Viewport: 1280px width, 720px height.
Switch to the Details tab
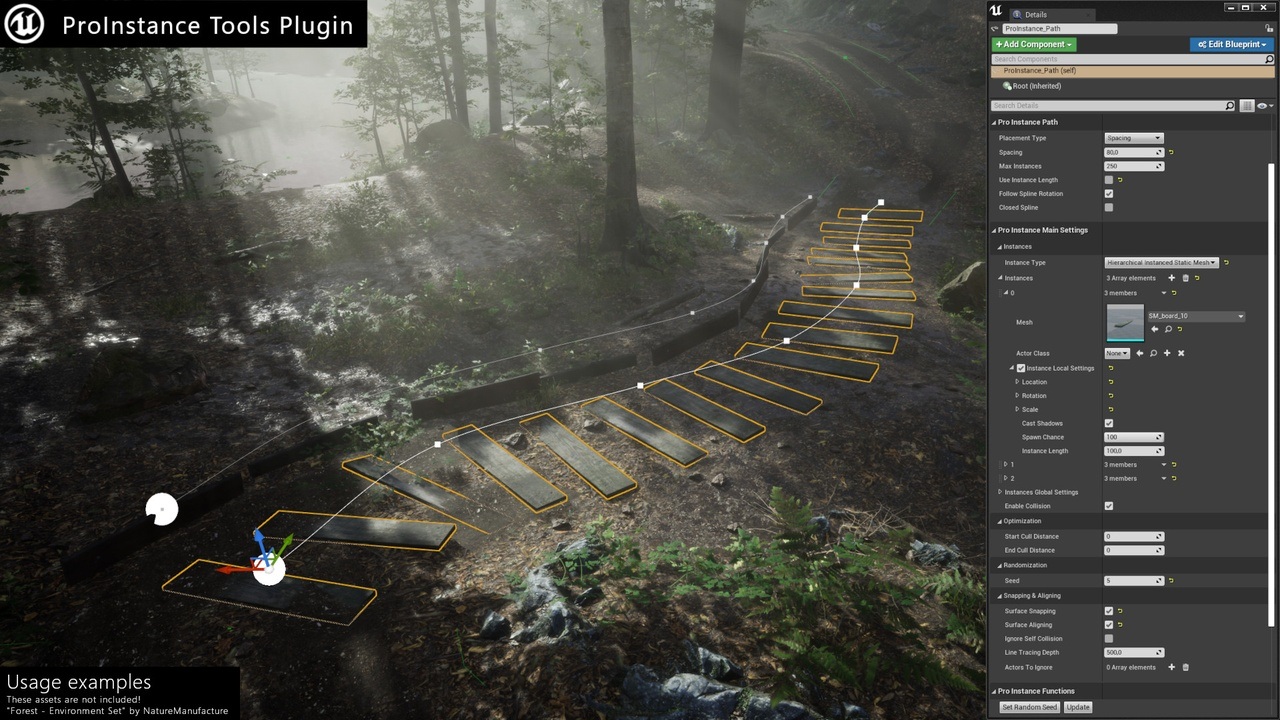pos(1038,14)
